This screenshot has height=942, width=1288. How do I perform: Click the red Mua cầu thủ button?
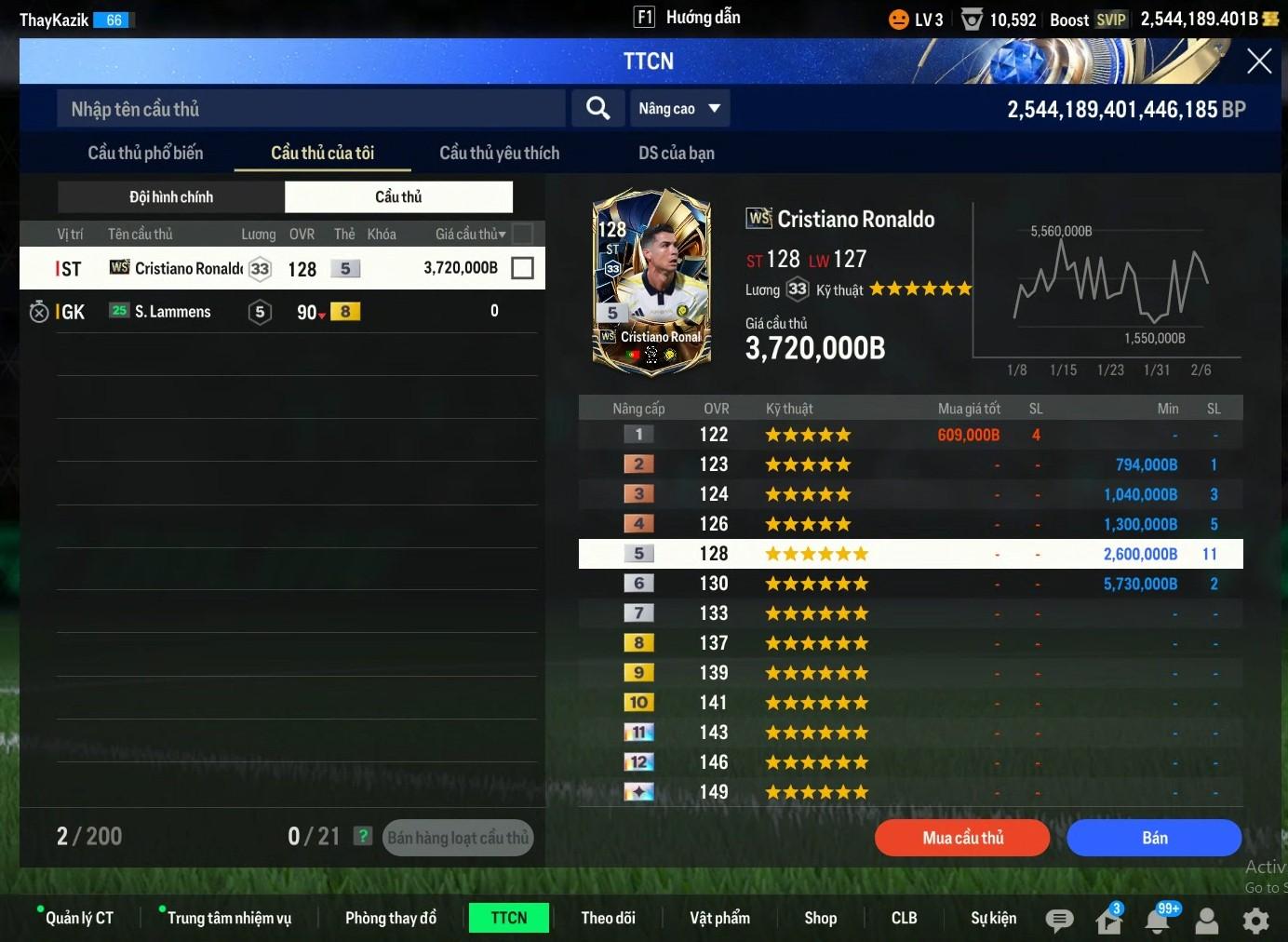(x=962, y=838)
